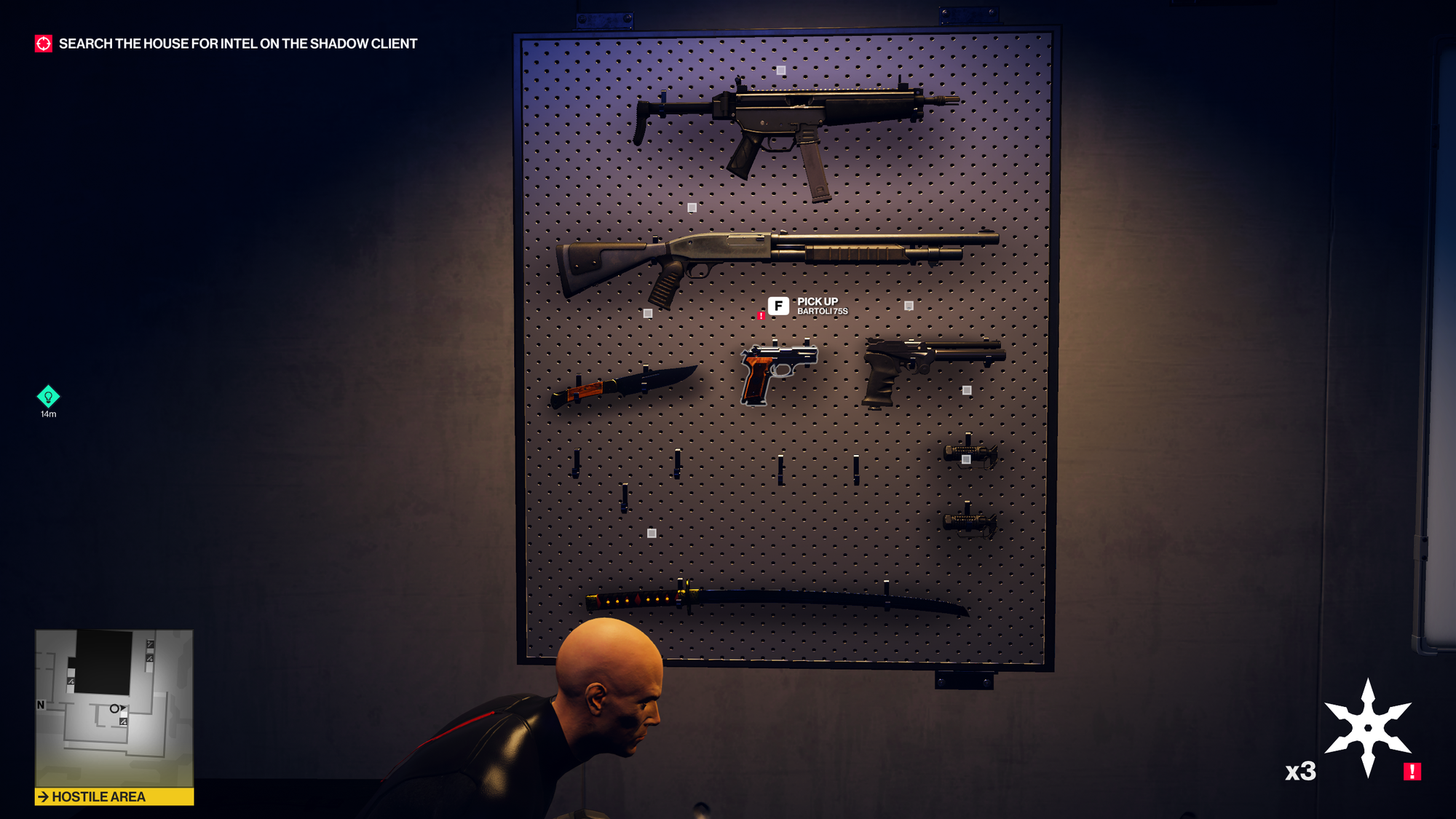Click the green lightbulb opportunity marker

pos(48,397)
